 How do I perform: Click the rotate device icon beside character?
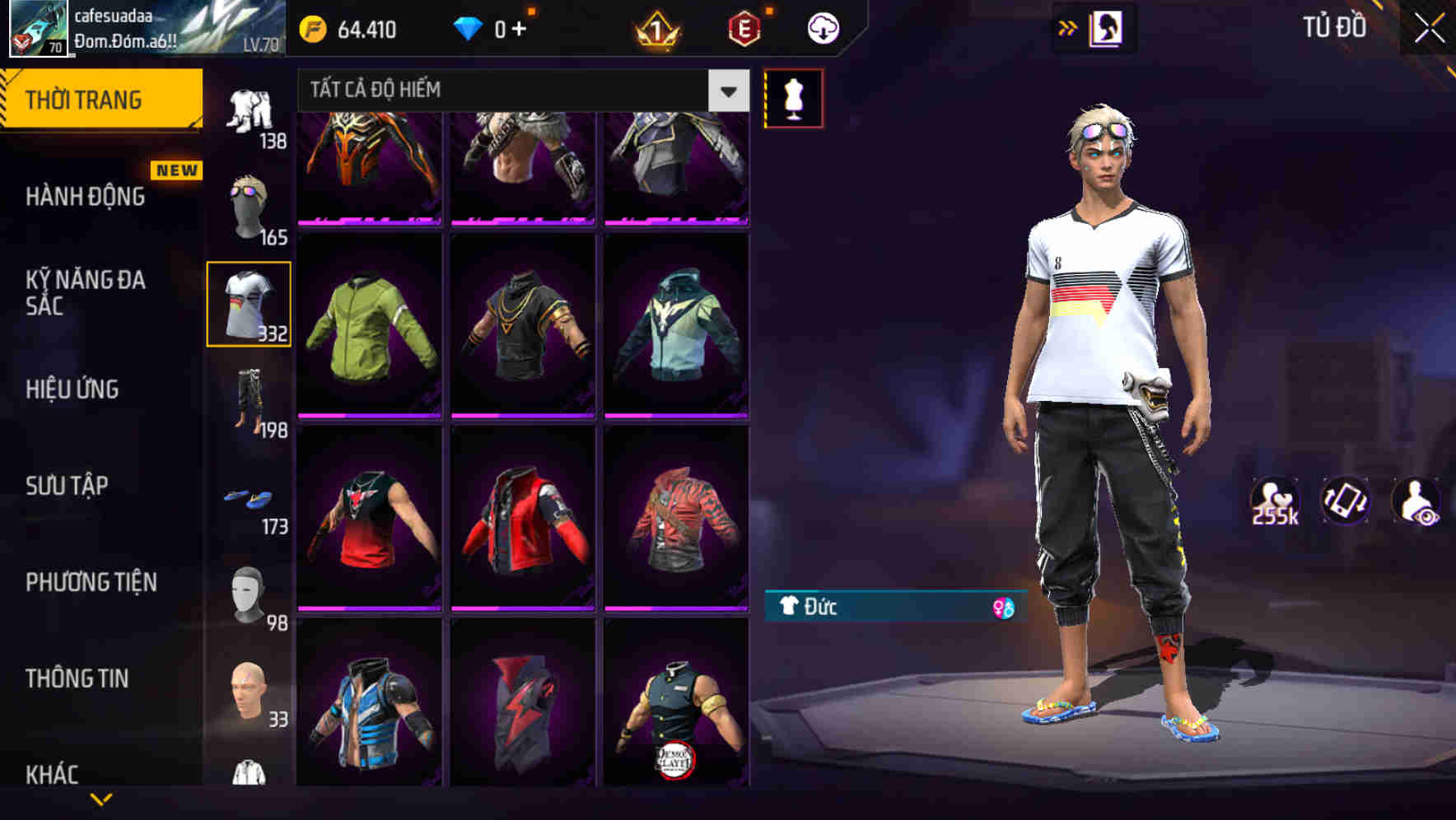click(x=1347, y=501)
